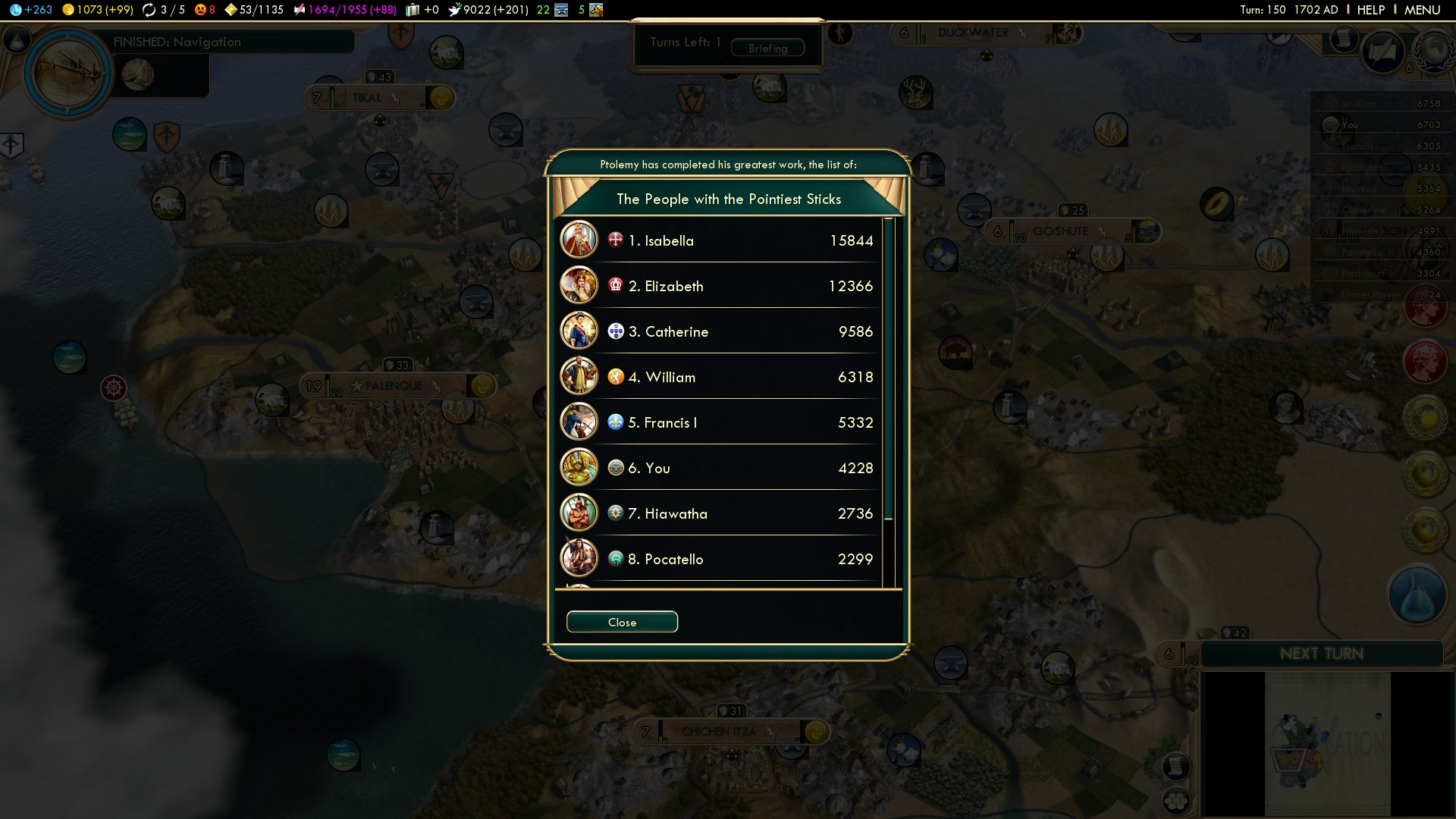Select Isabella's row in the ranking list
1456x819 pixels.
coord(719,240)
